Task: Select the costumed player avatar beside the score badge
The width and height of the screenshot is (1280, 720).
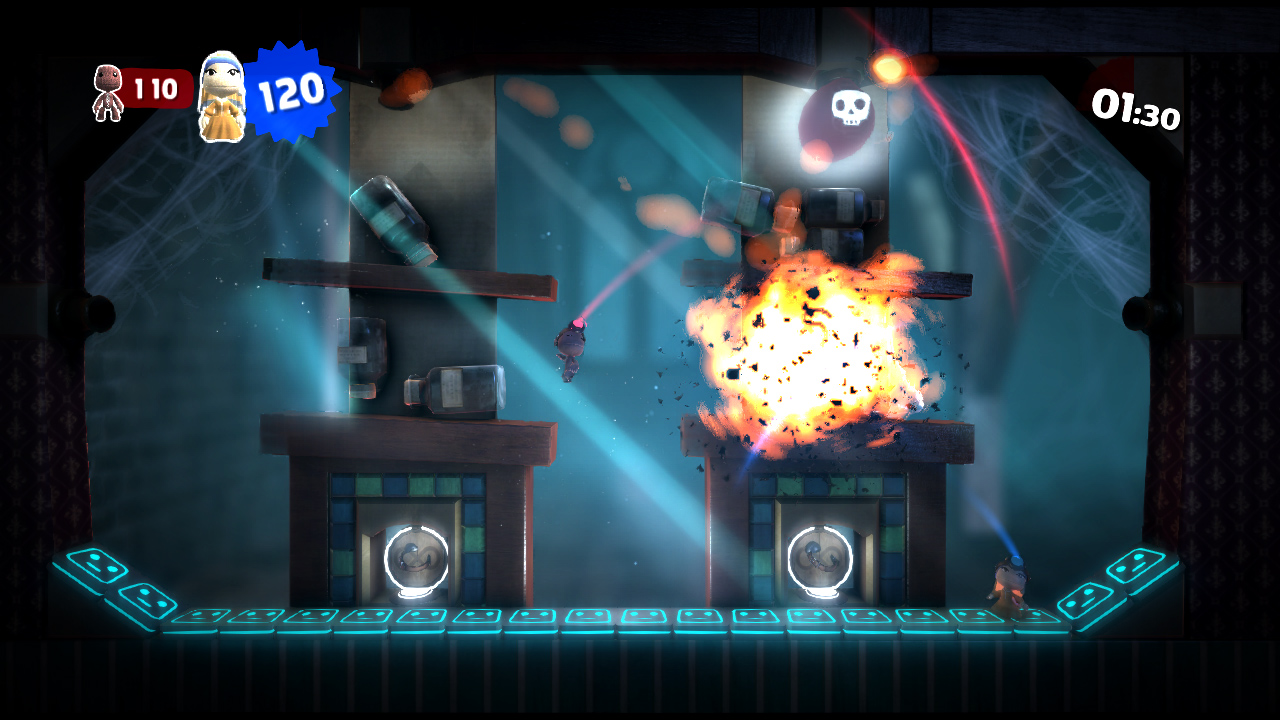Action: (x=224, y=94)
